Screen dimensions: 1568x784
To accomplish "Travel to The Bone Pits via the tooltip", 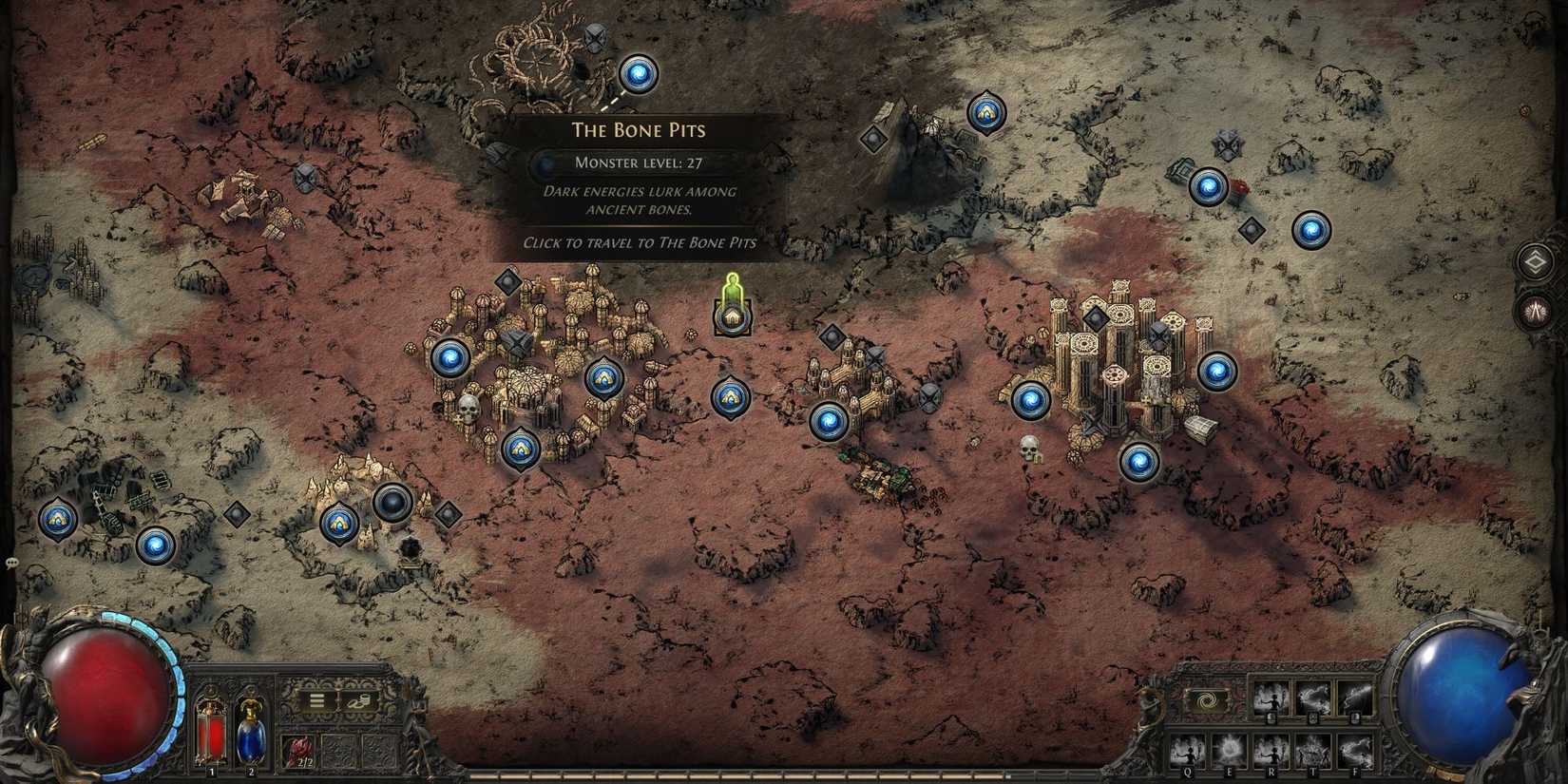I will [x=639, y=242].
